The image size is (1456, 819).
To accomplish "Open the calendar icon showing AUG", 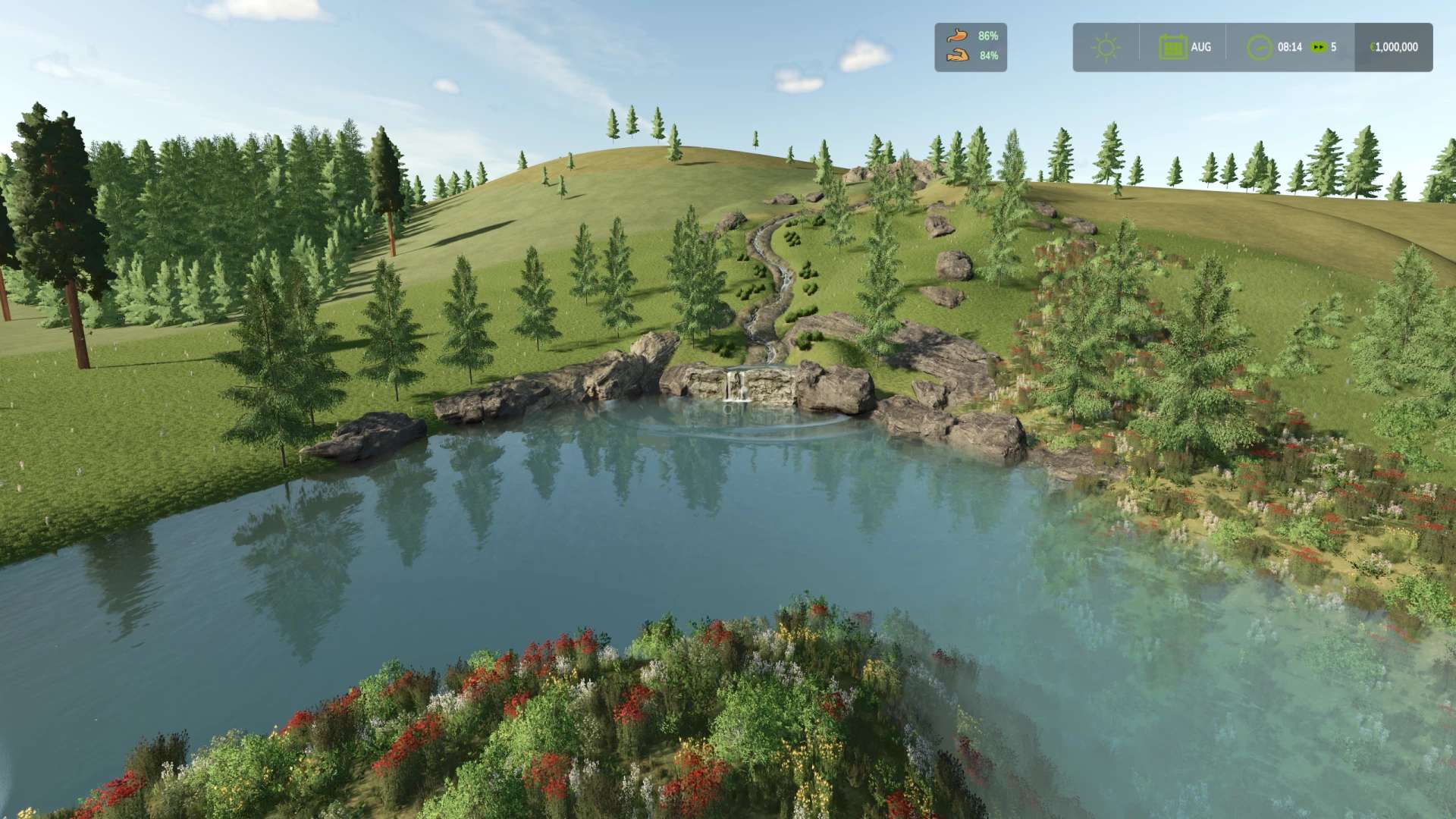I will tap(1172, 47).
